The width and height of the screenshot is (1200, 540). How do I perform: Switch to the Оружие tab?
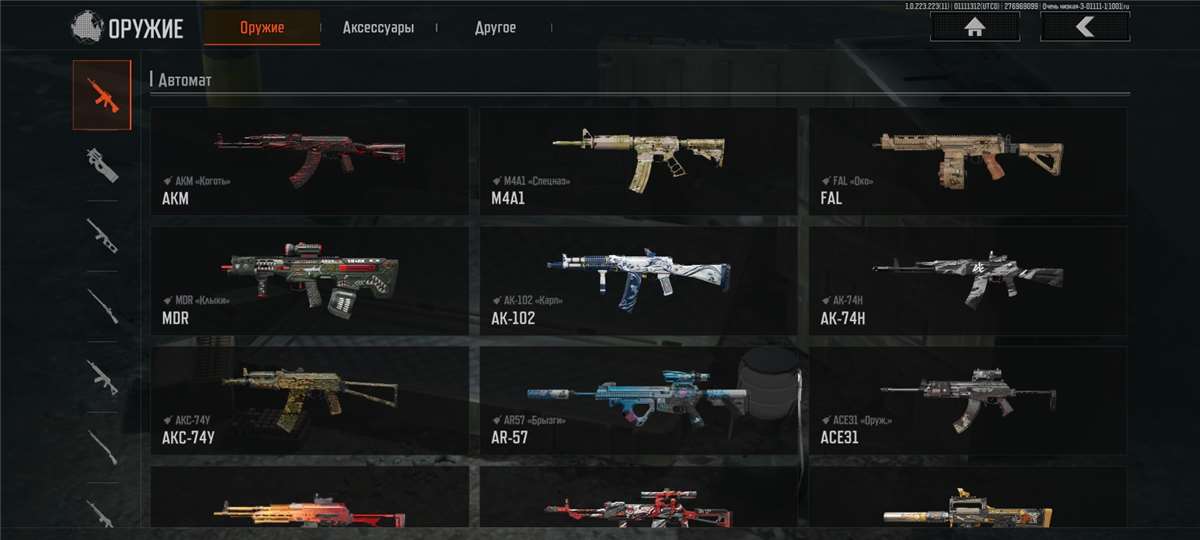click(262, 28)
